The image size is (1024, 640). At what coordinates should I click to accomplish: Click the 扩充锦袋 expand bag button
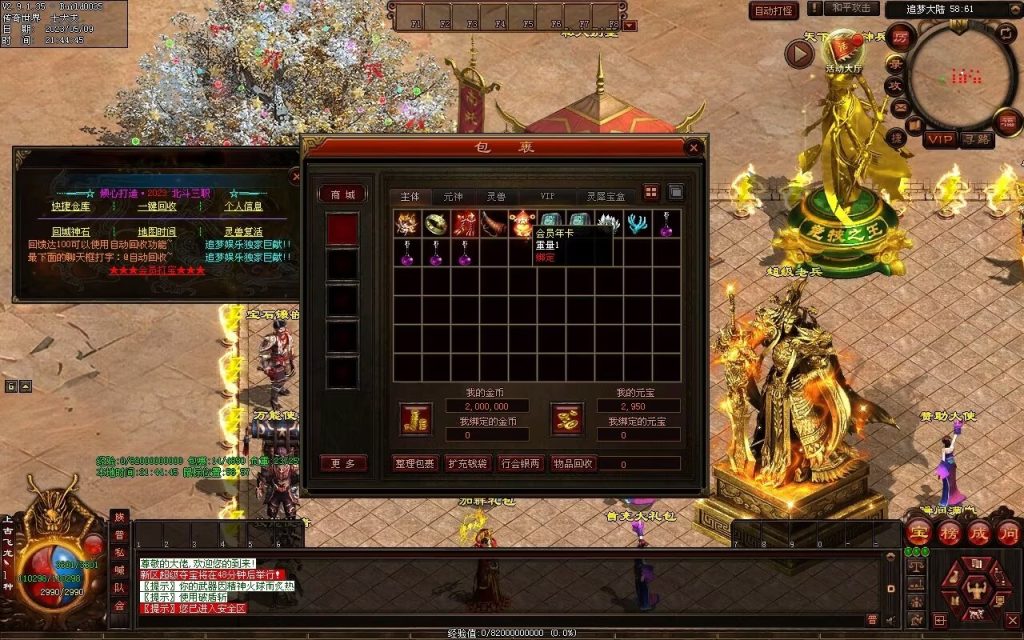[468, 464]
